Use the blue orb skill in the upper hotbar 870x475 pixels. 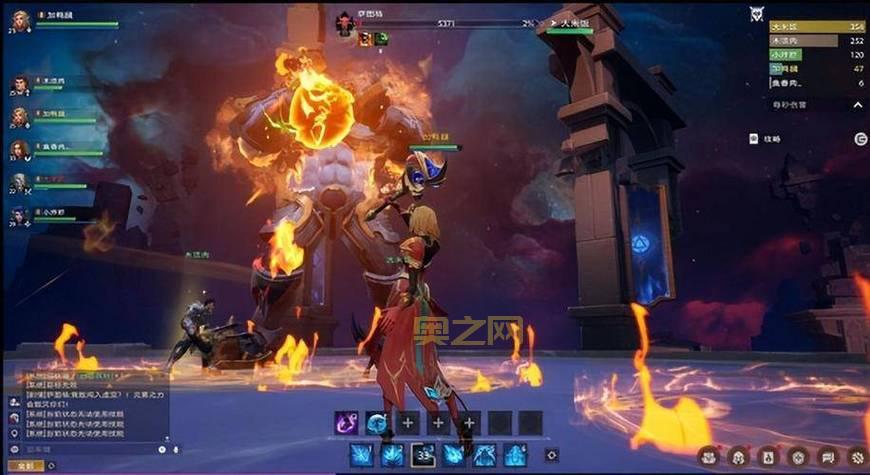click(x=376, y=422)
